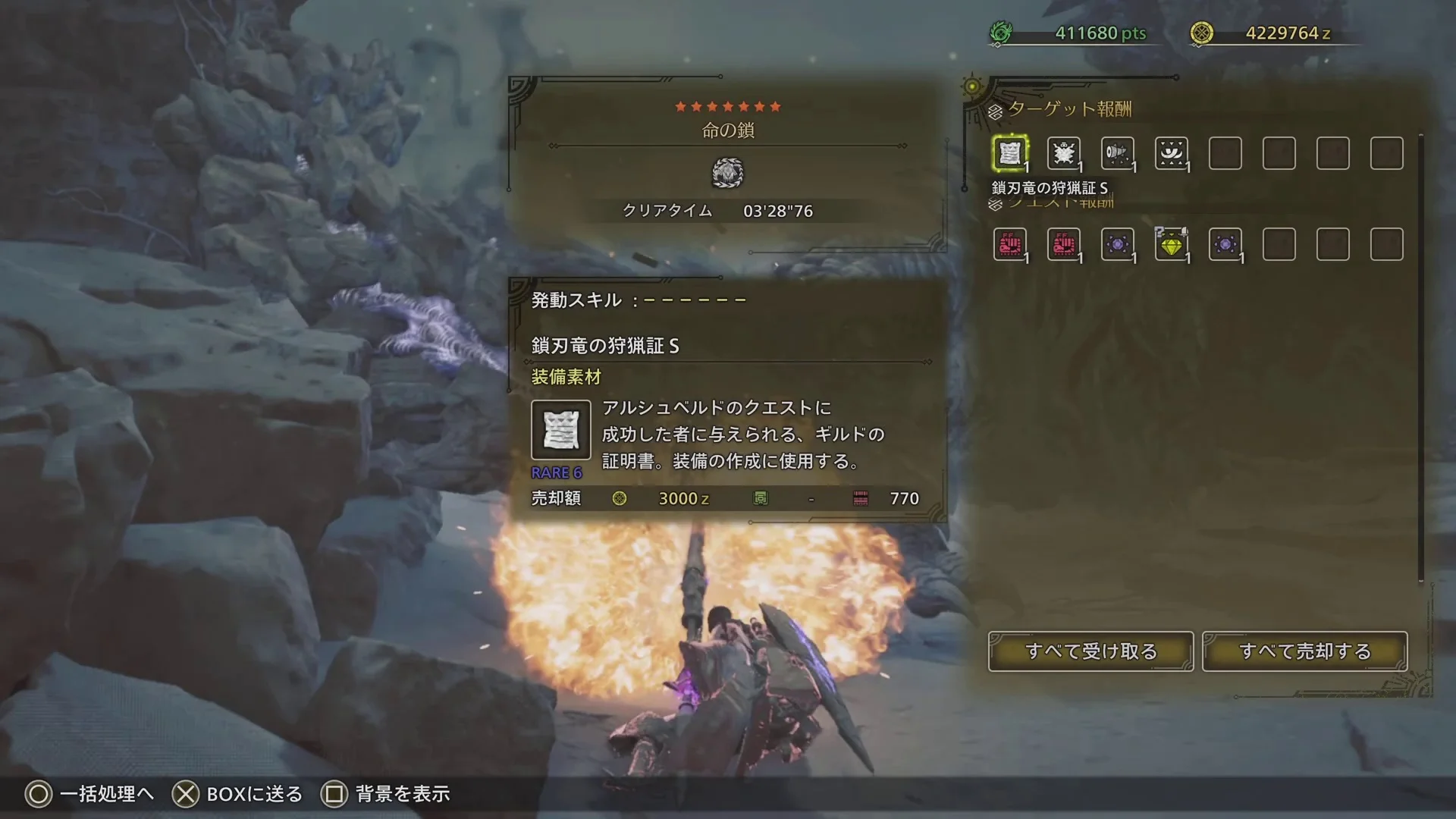Click the white fang emblem reward icon
Image resolution: width=1456 pixels, height=819 pixels.
pos(1172,152)
